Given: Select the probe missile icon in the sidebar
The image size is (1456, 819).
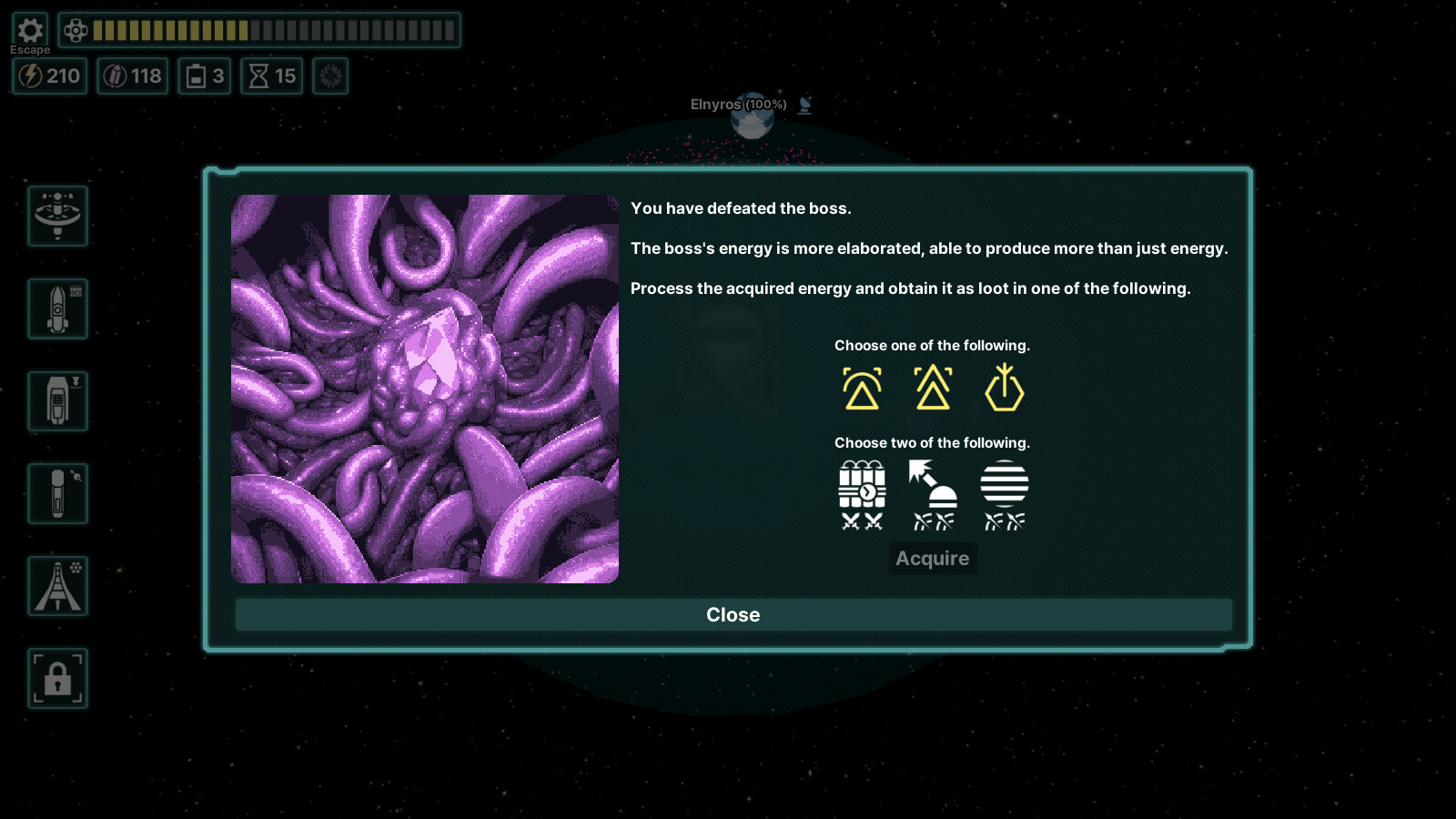Looking at the screenshot, I should coord(57,493).
